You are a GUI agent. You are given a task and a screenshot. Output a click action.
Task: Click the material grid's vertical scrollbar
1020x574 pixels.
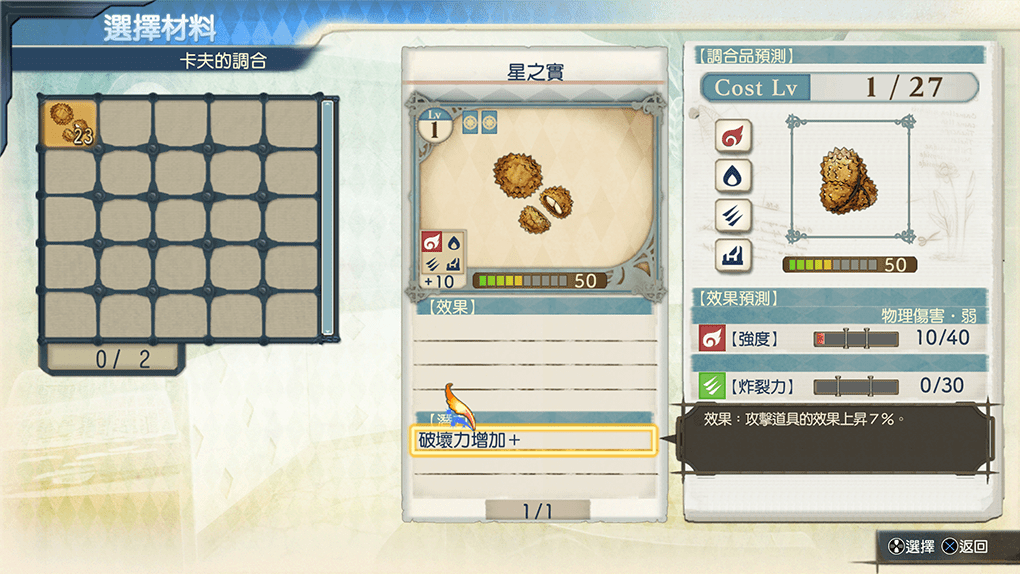[x=326, y=217]
